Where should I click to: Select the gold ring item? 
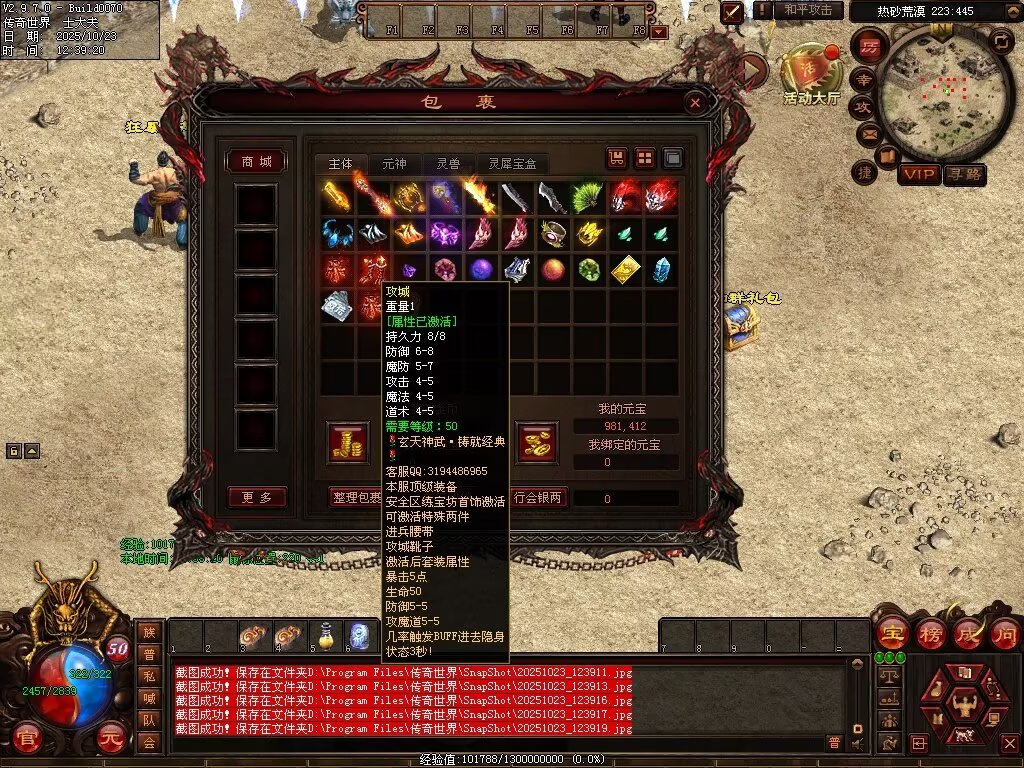[x=552, y=234]
